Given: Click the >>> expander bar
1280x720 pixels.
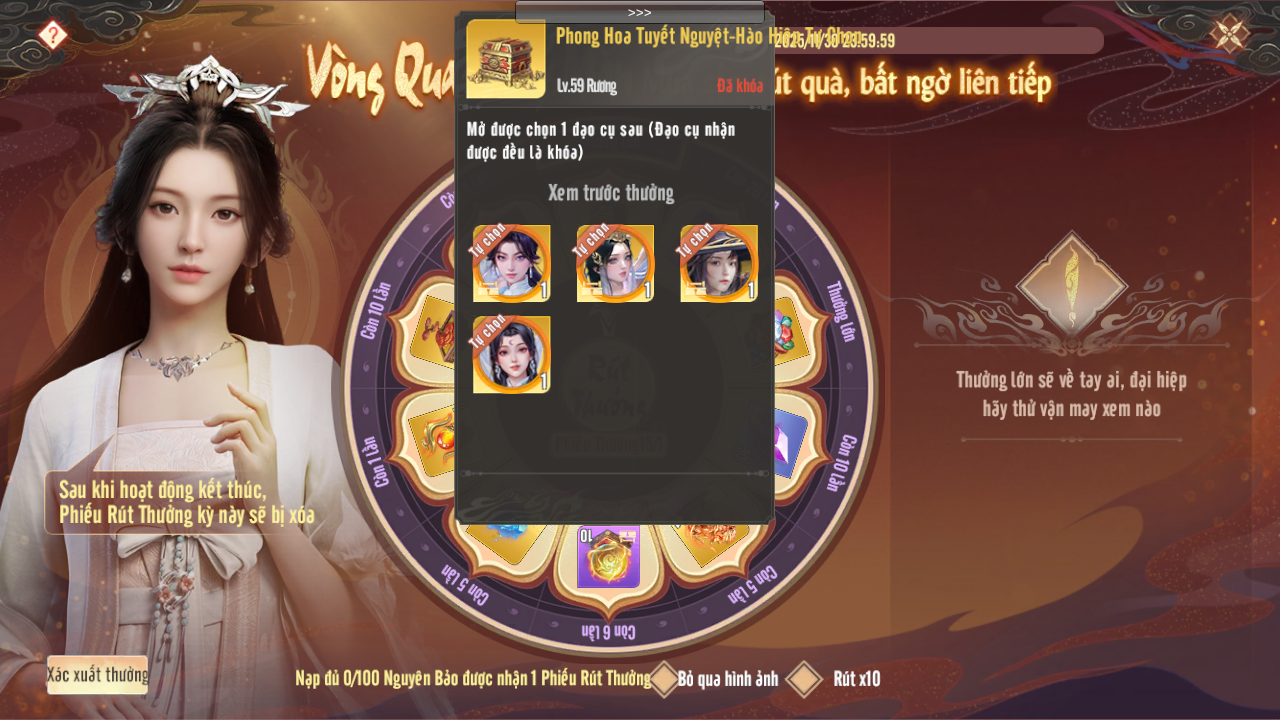Looking at the screenshot, I should coord(640,12).
